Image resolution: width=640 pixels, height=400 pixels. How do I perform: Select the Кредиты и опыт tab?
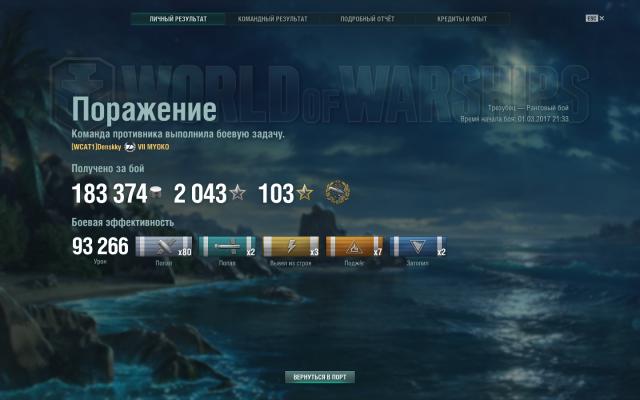click(x=462, y=19)
